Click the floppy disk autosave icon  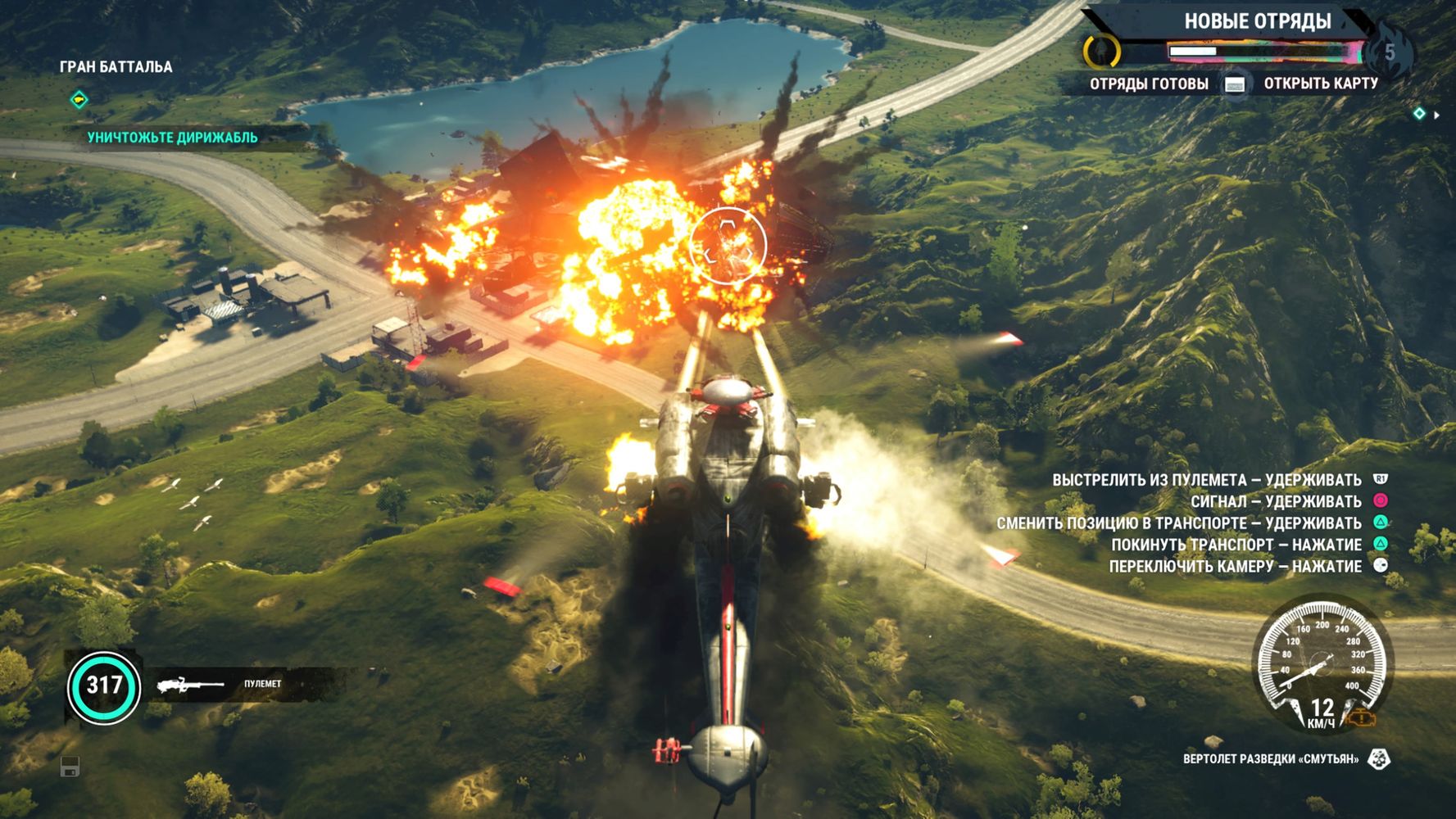(70, 767)
